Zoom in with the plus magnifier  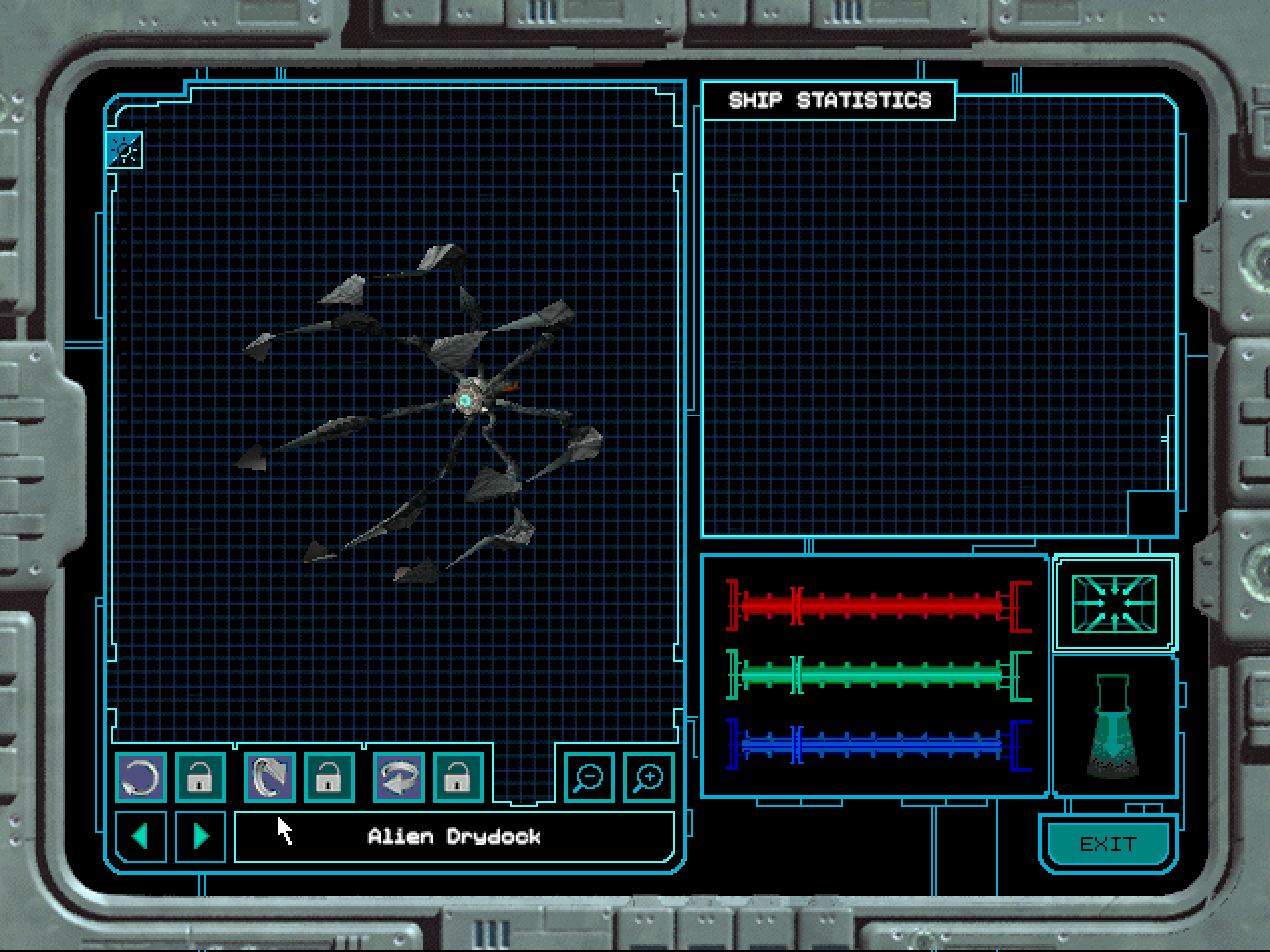click(x=649, y=776)
